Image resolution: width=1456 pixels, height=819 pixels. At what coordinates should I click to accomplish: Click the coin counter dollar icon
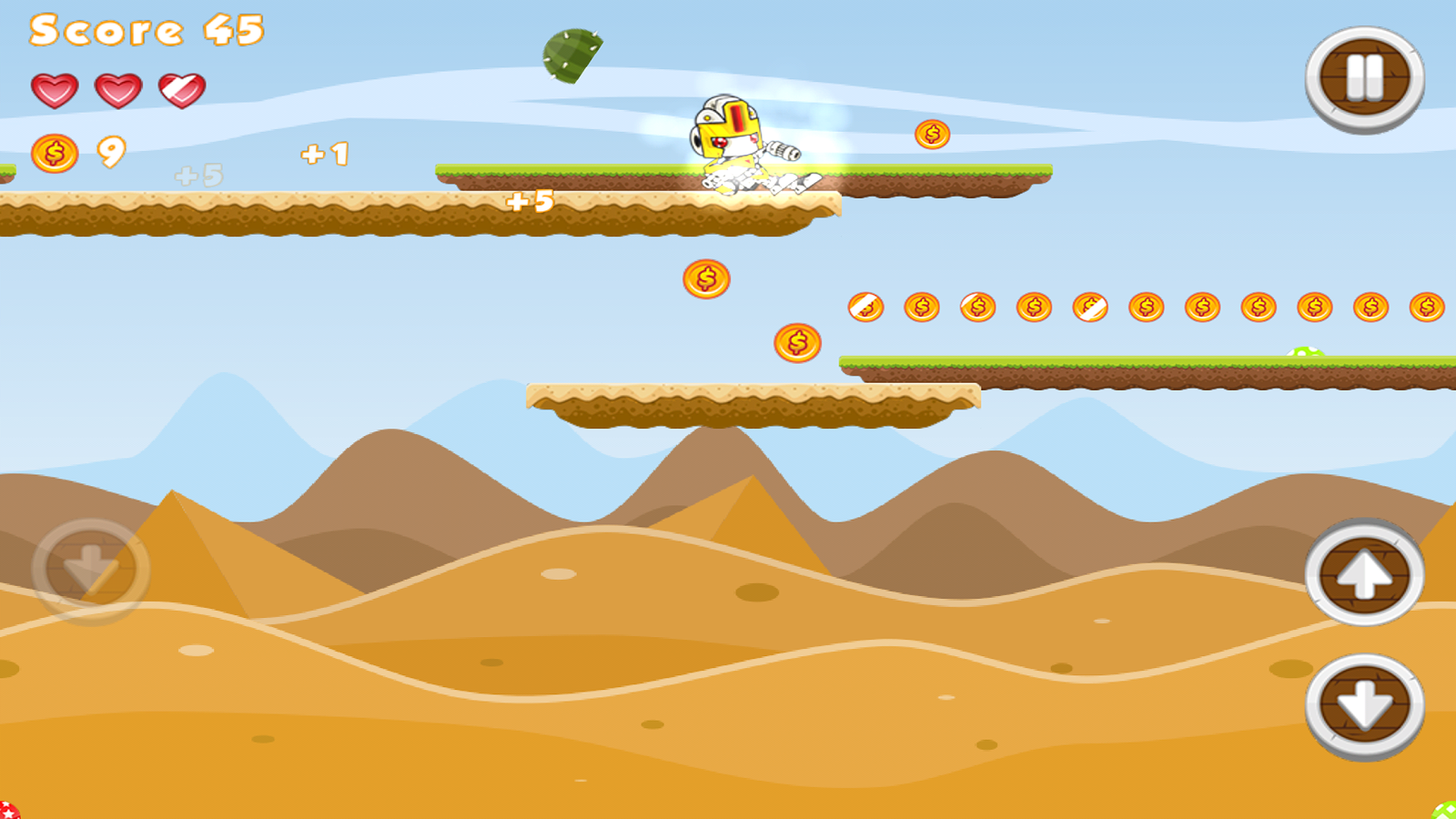tap(53, 153)
